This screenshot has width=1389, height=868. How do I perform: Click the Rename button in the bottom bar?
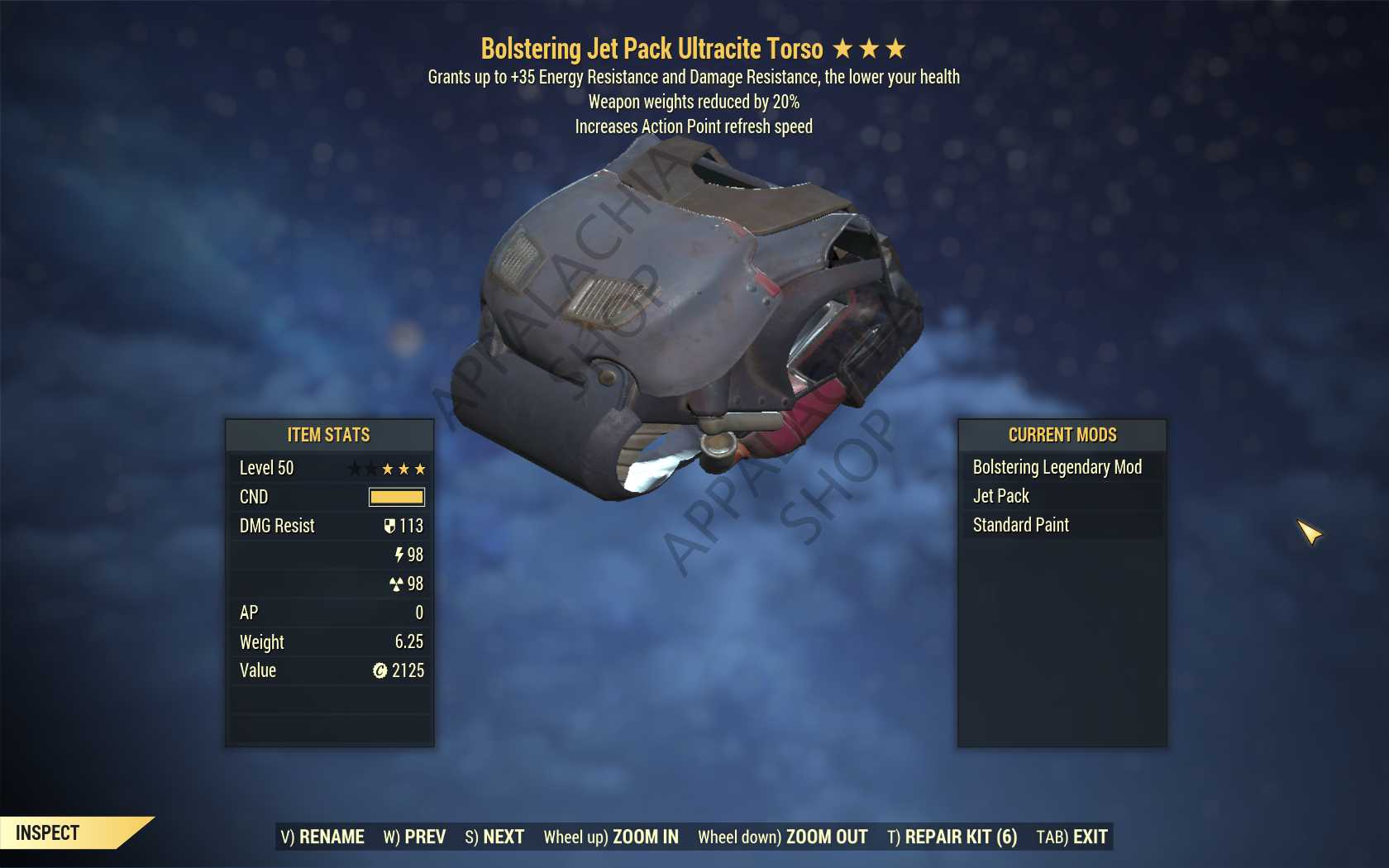pyautogui.click(x=322, y=837)
